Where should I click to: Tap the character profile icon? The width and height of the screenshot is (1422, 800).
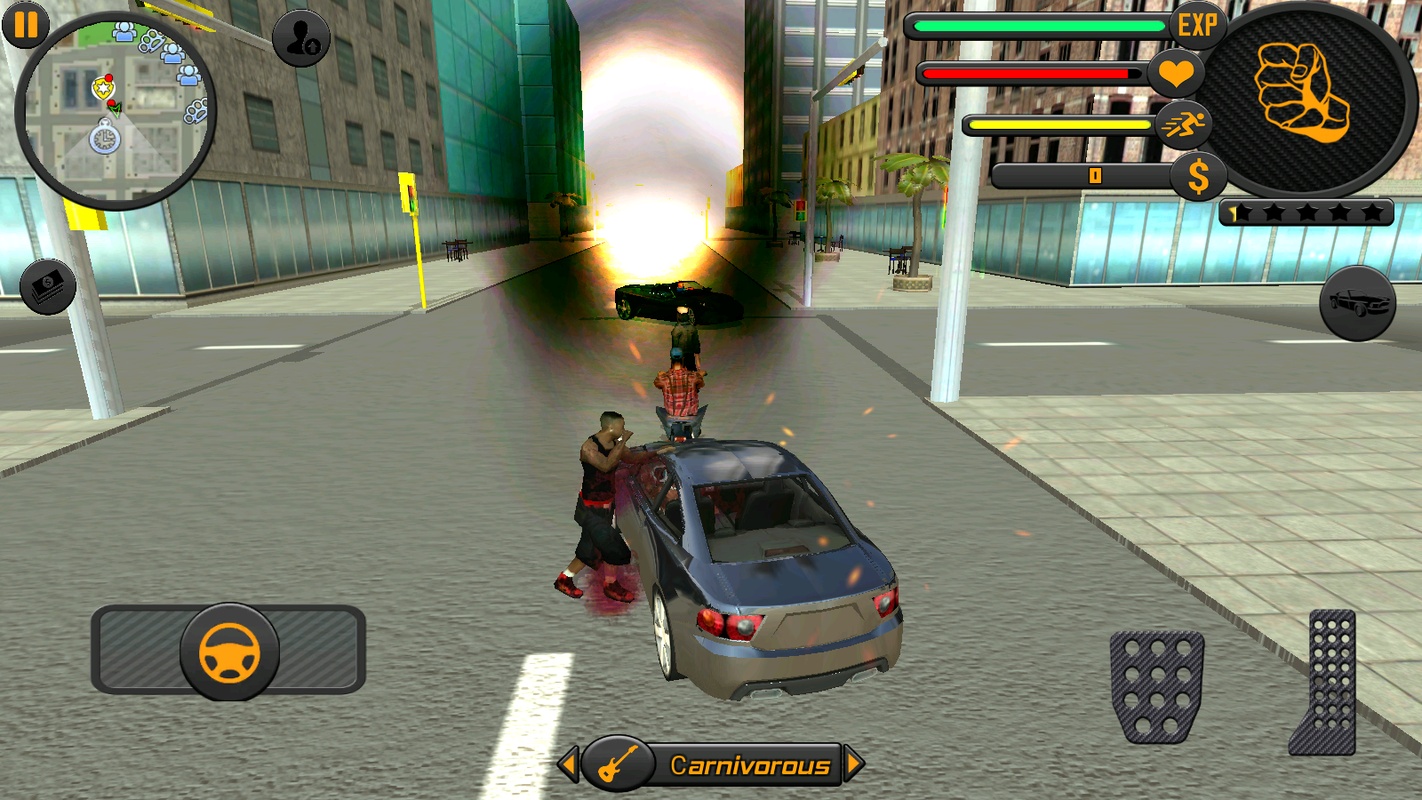coord(301,39)
